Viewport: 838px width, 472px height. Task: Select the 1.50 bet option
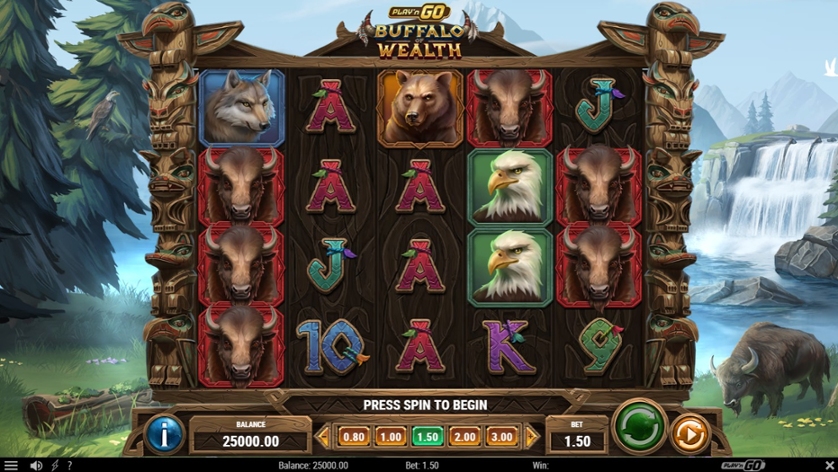coord(427,437)
